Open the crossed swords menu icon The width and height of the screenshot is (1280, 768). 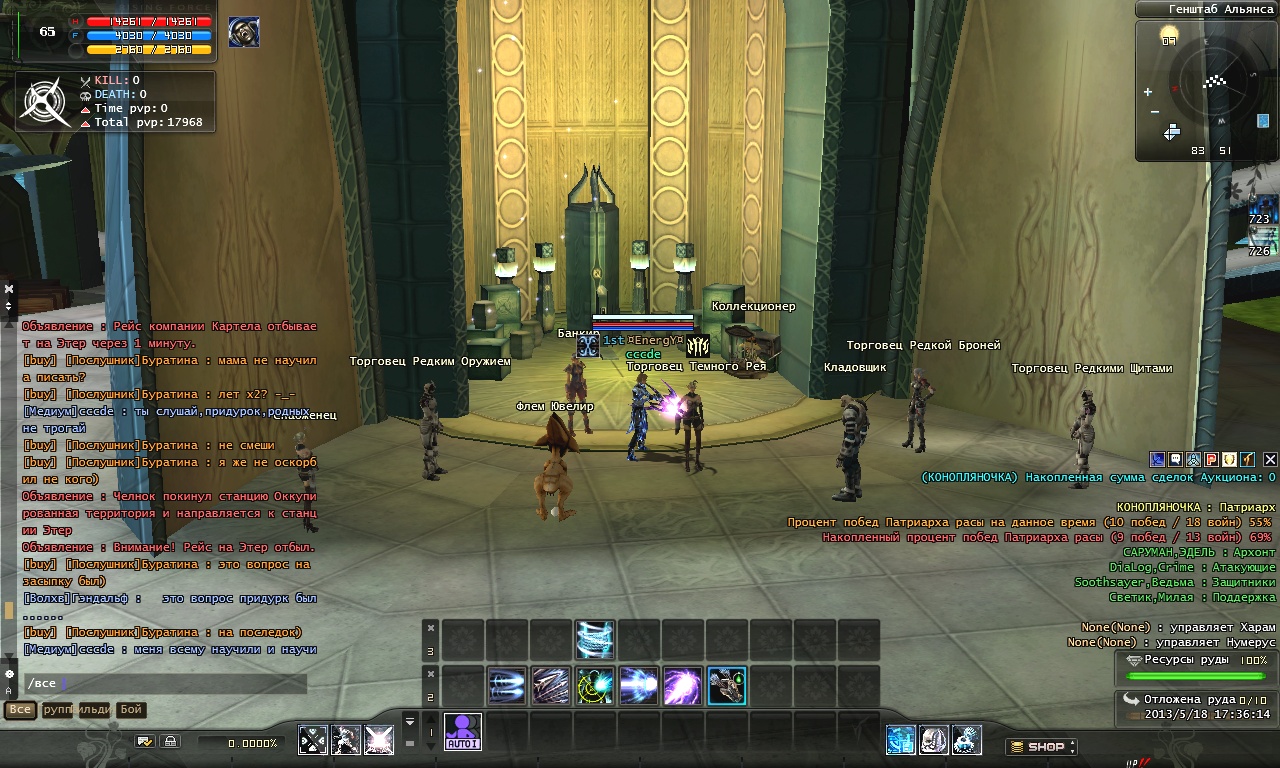tap(314, 741)
